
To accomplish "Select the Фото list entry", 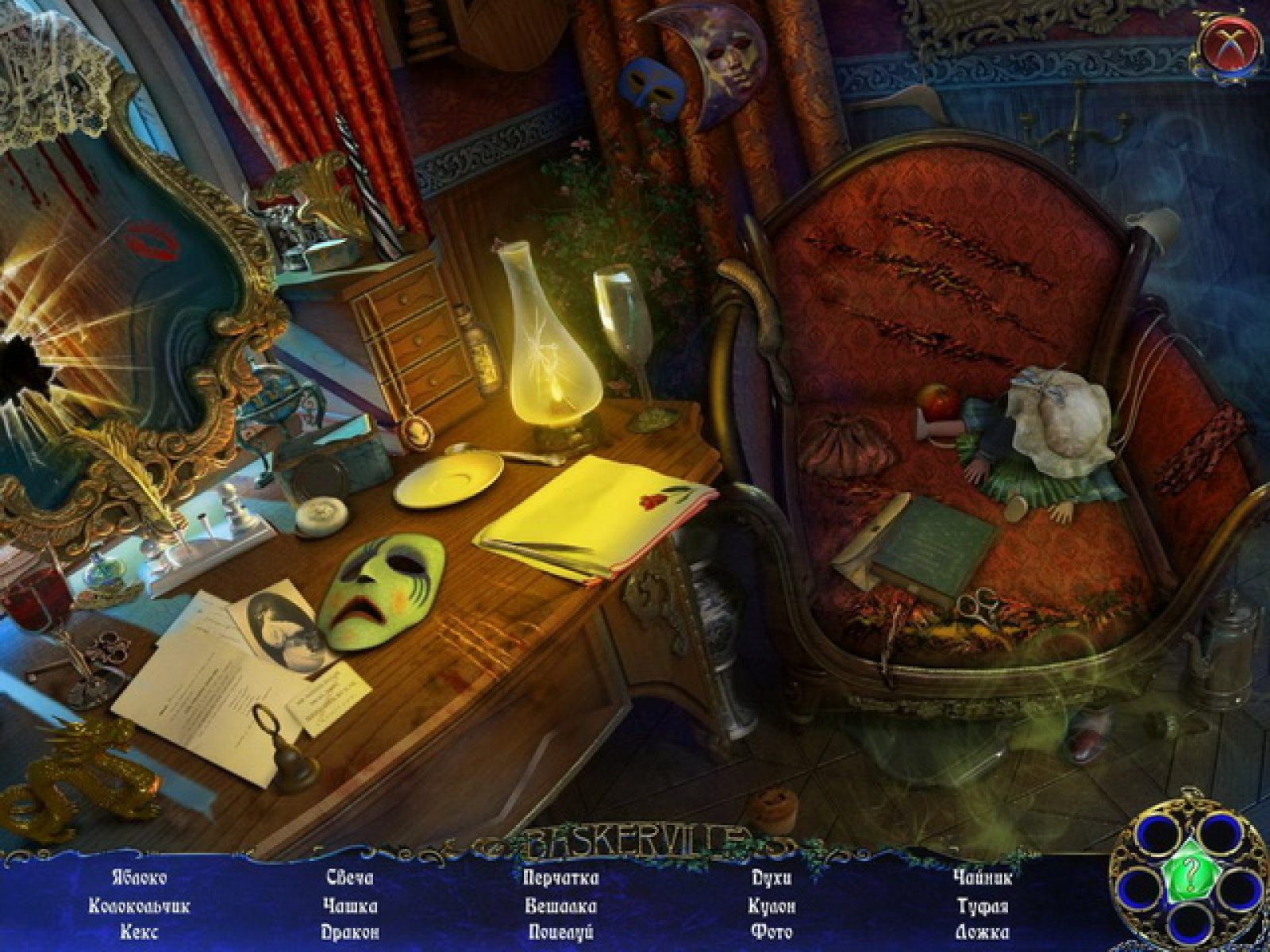I will 772,932.
